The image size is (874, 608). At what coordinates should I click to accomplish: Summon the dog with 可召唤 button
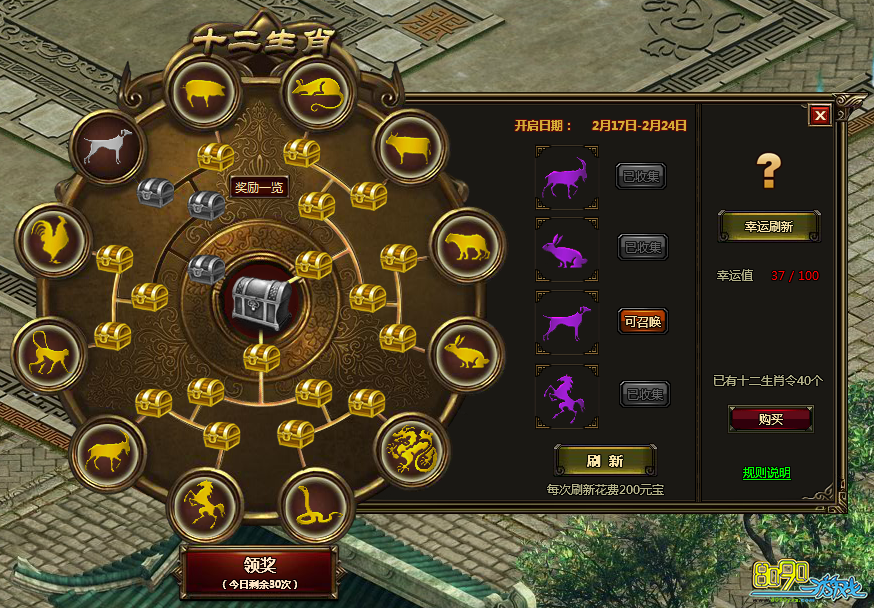click(642, 320)
